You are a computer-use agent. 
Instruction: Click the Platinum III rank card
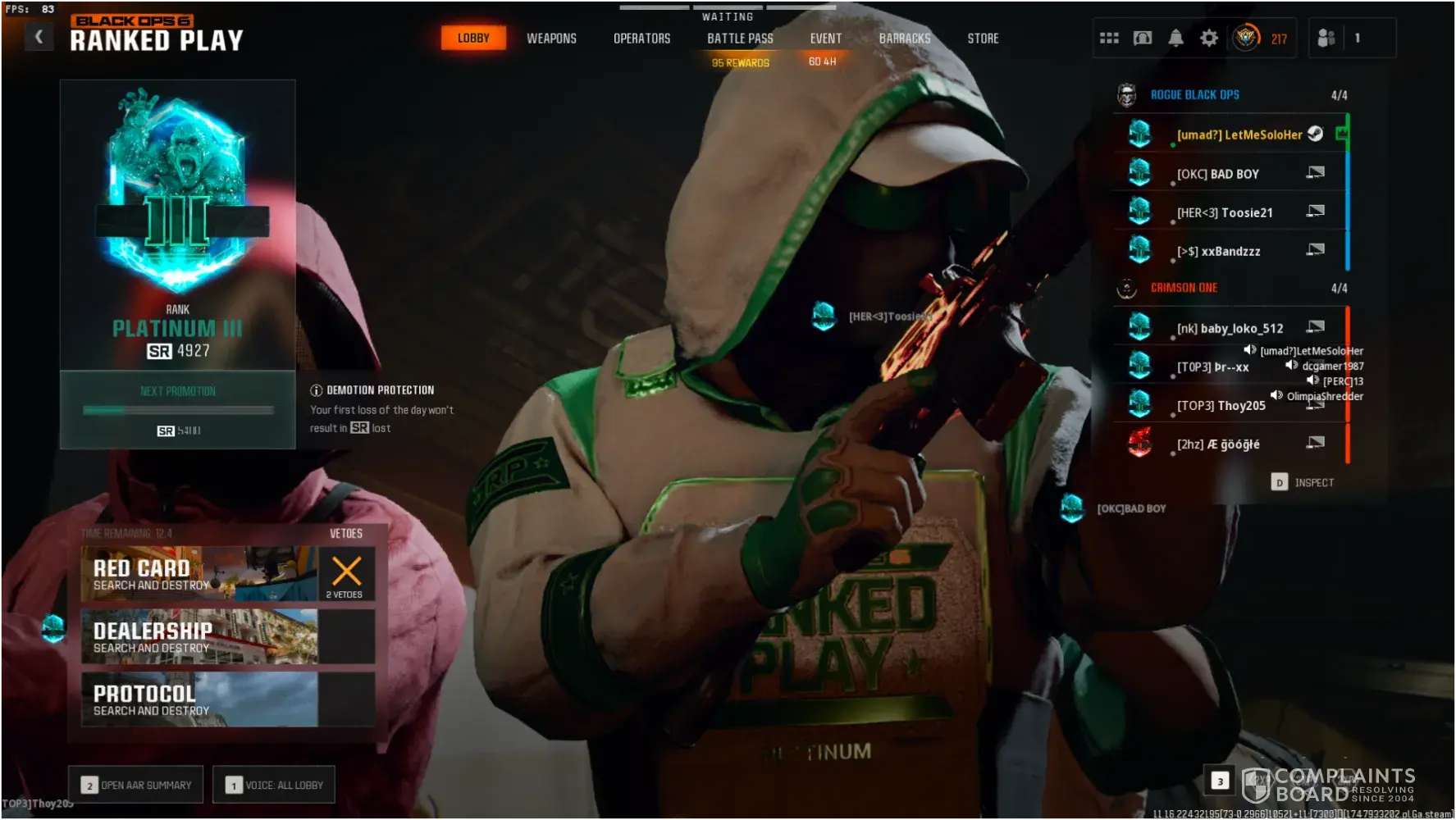coord(177,225)
